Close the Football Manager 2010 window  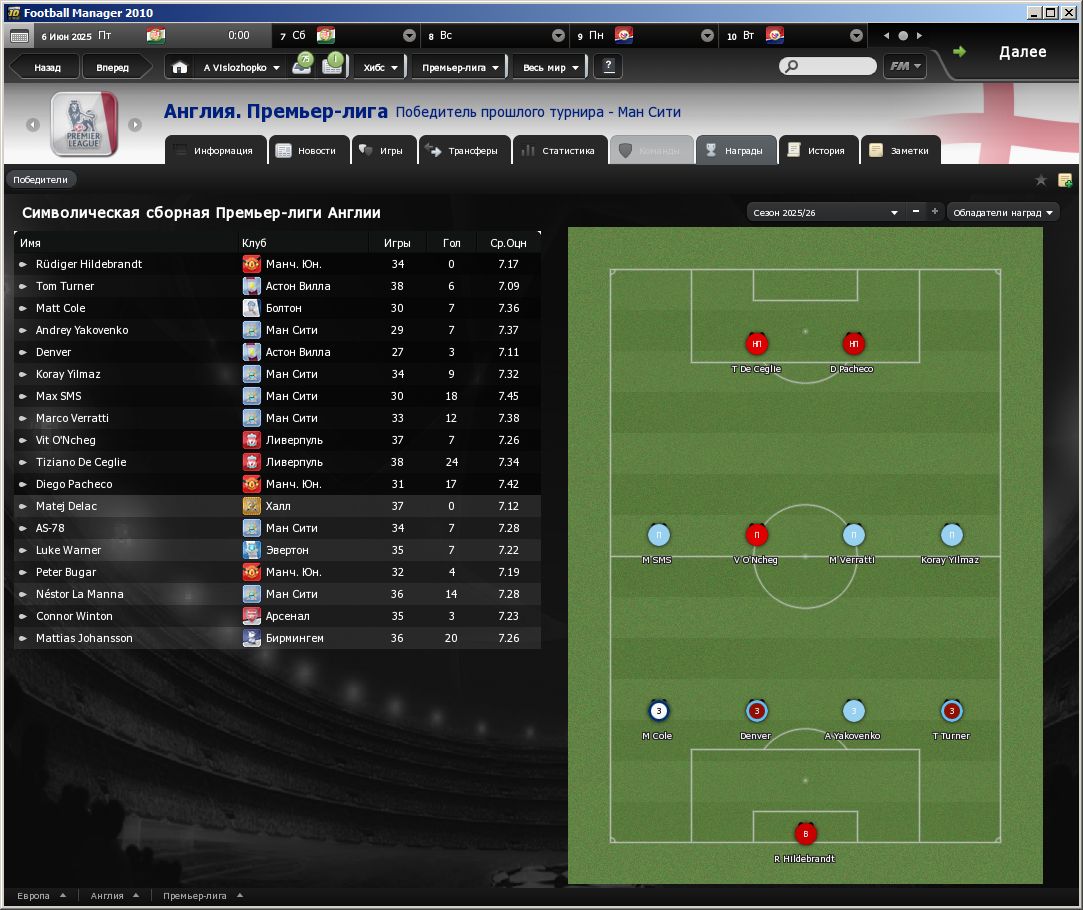point(1068,12)
